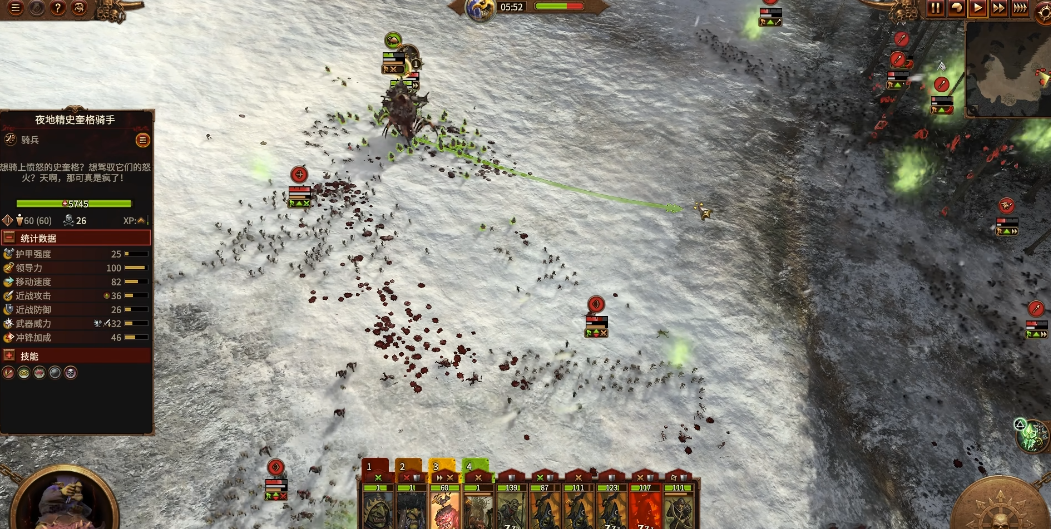Expand the 统计数据 stats section

pos(76,238)
